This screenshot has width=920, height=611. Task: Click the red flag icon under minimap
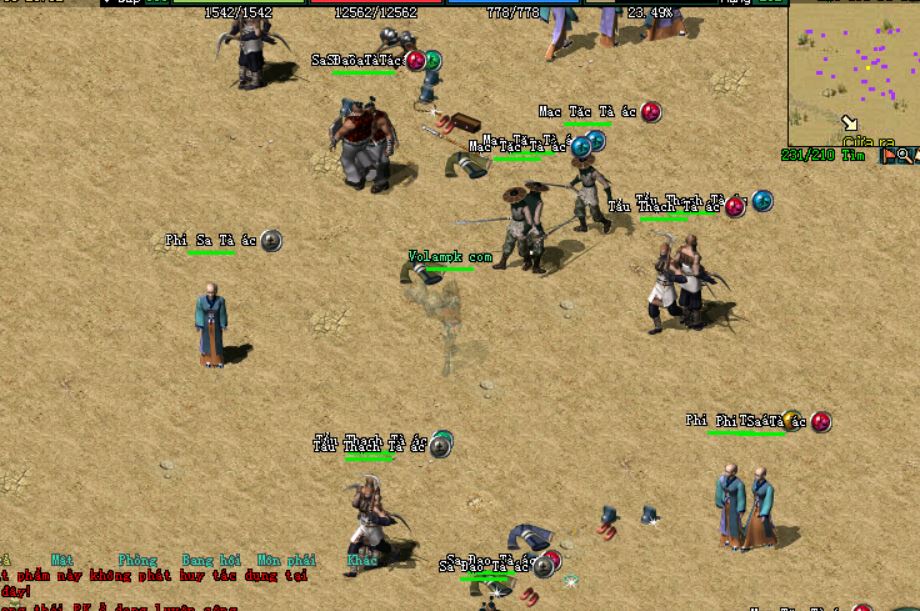888,155
